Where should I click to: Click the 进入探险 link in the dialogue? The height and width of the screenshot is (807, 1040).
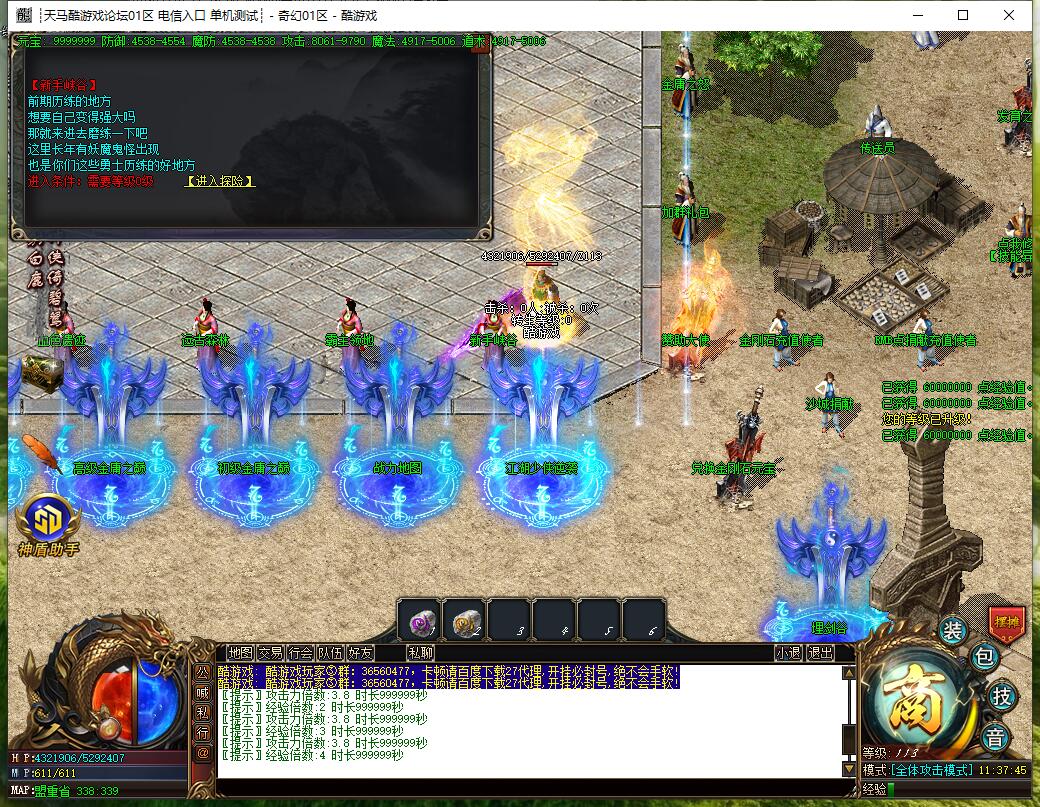(x=220, y=181)
